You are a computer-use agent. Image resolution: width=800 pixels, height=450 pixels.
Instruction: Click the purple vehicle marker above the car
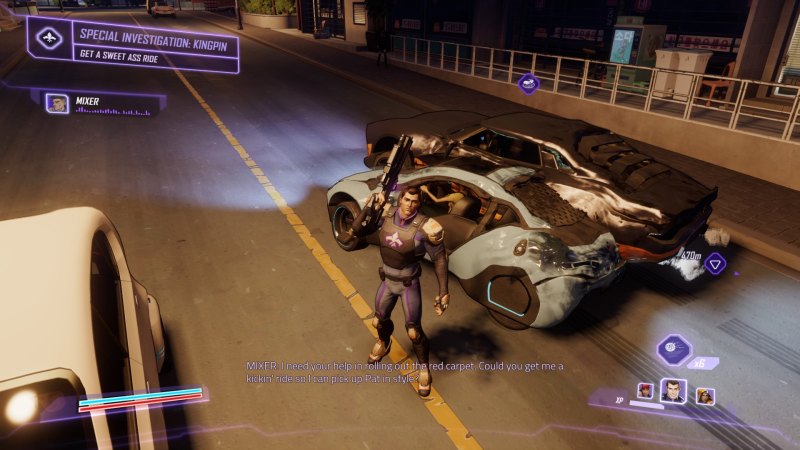pyautogui.click(x=529, y=84)
